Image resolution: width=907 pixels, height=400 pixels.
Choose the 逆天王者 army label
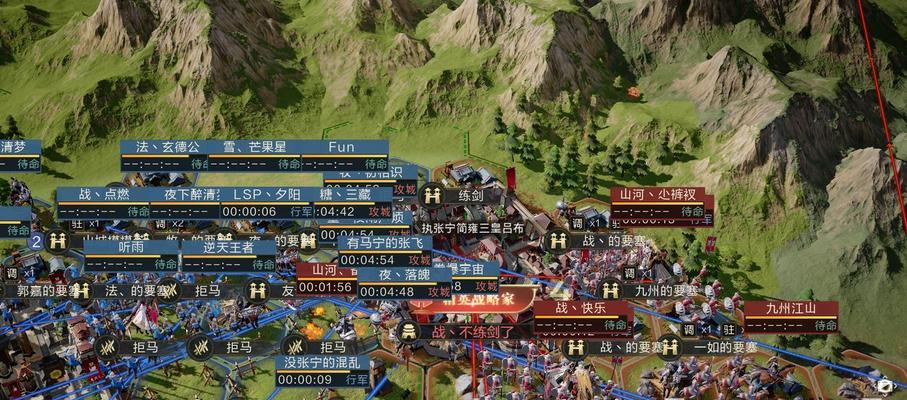[229, 248]
